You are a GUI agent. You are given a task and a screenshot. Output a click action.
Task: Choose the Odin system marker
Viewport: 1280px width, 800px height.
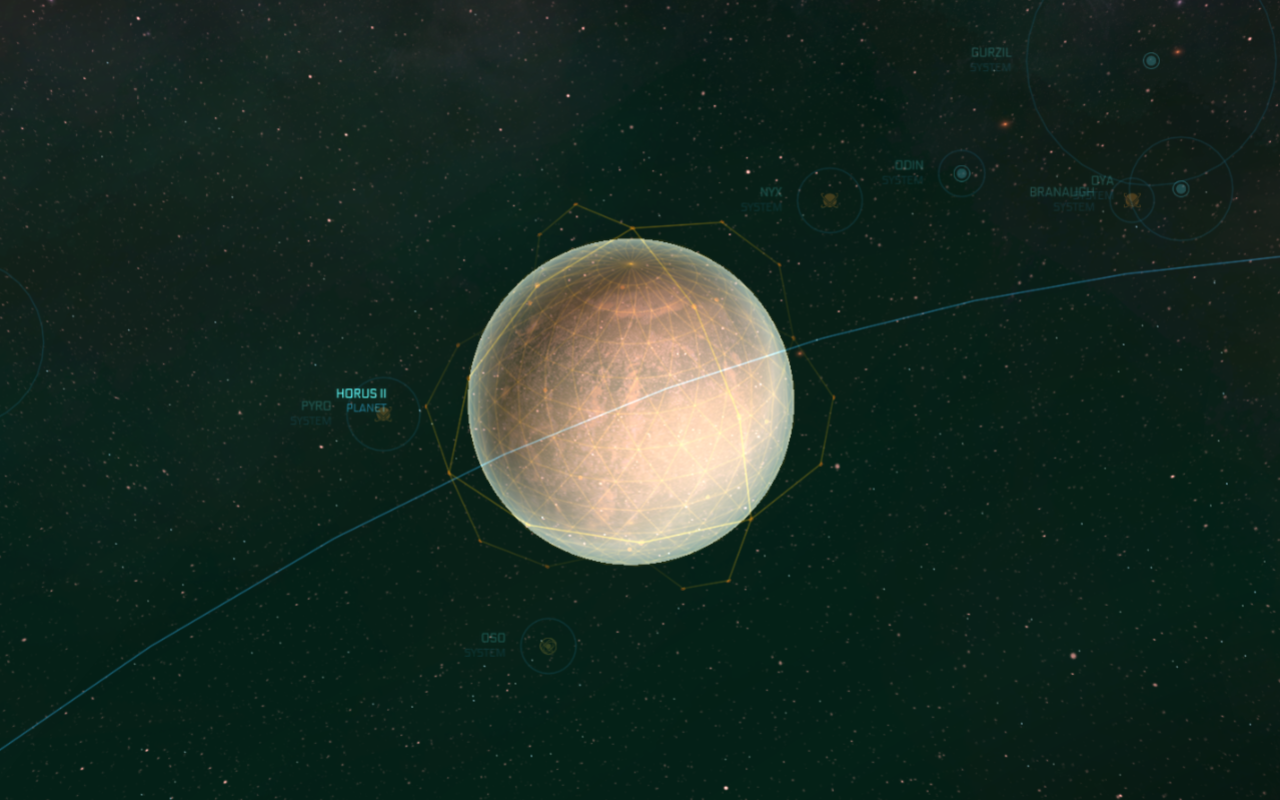(x=961, y=174)
